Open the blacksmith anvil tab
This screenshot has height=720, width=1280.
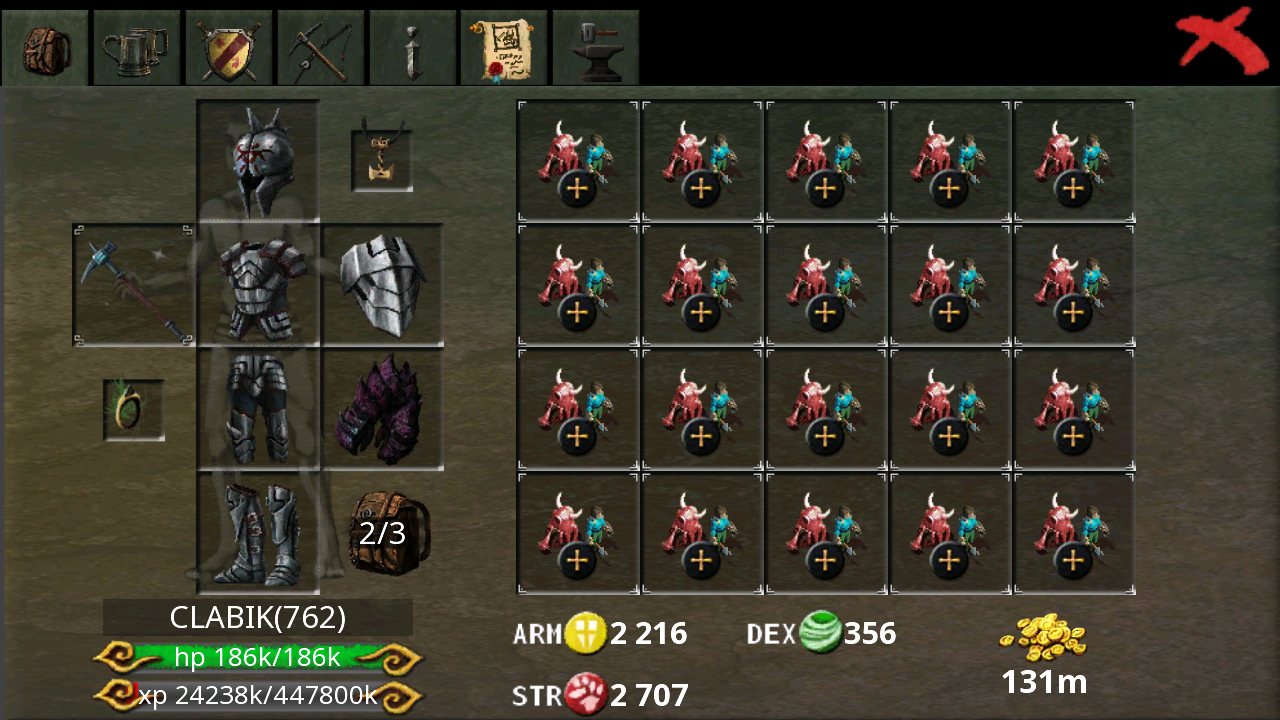pos(595,47)
